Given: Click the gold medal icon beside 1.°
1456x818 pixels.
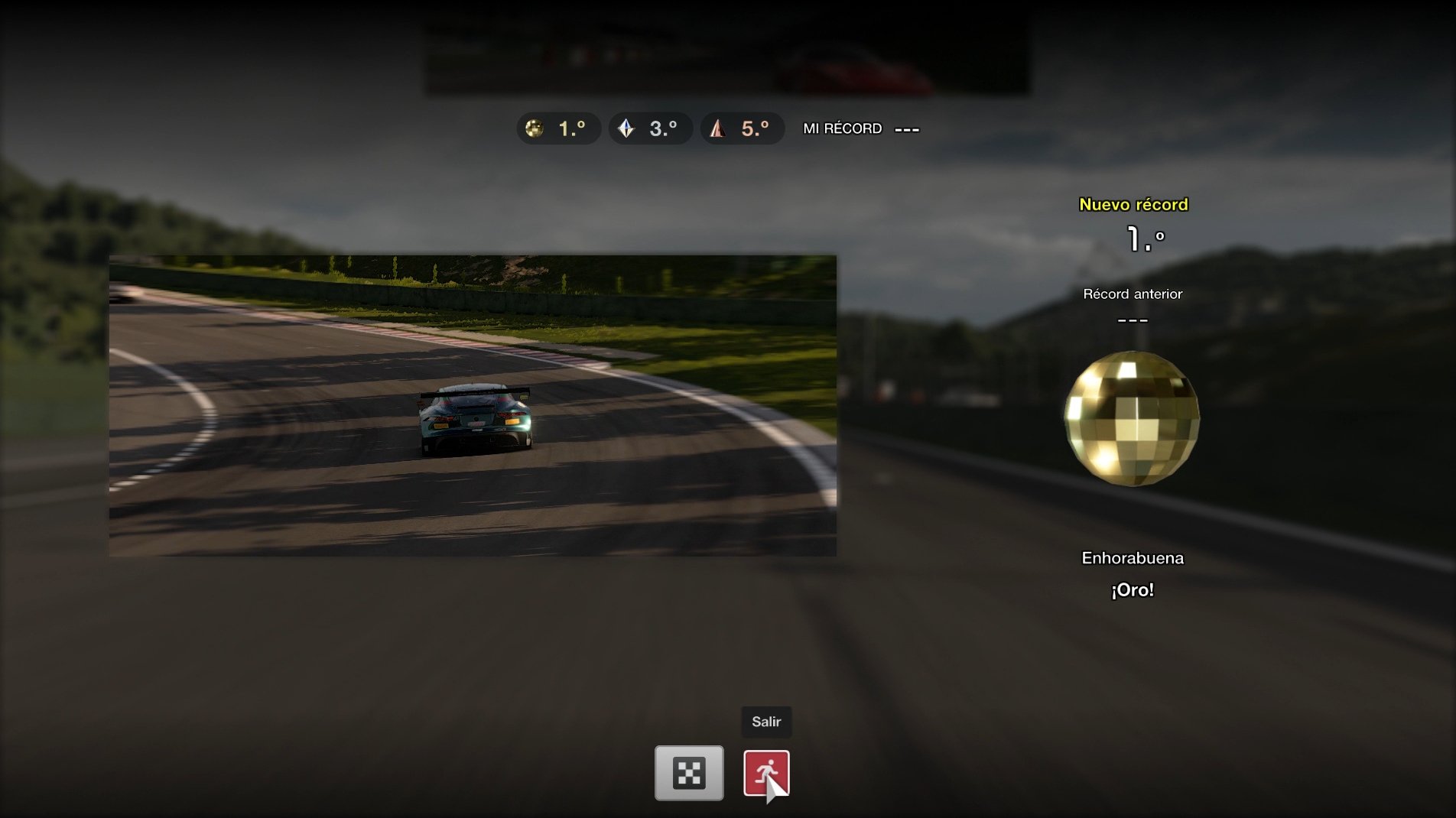Looking at the screenshot, I should pyautogui.click(x=535, y=128).
